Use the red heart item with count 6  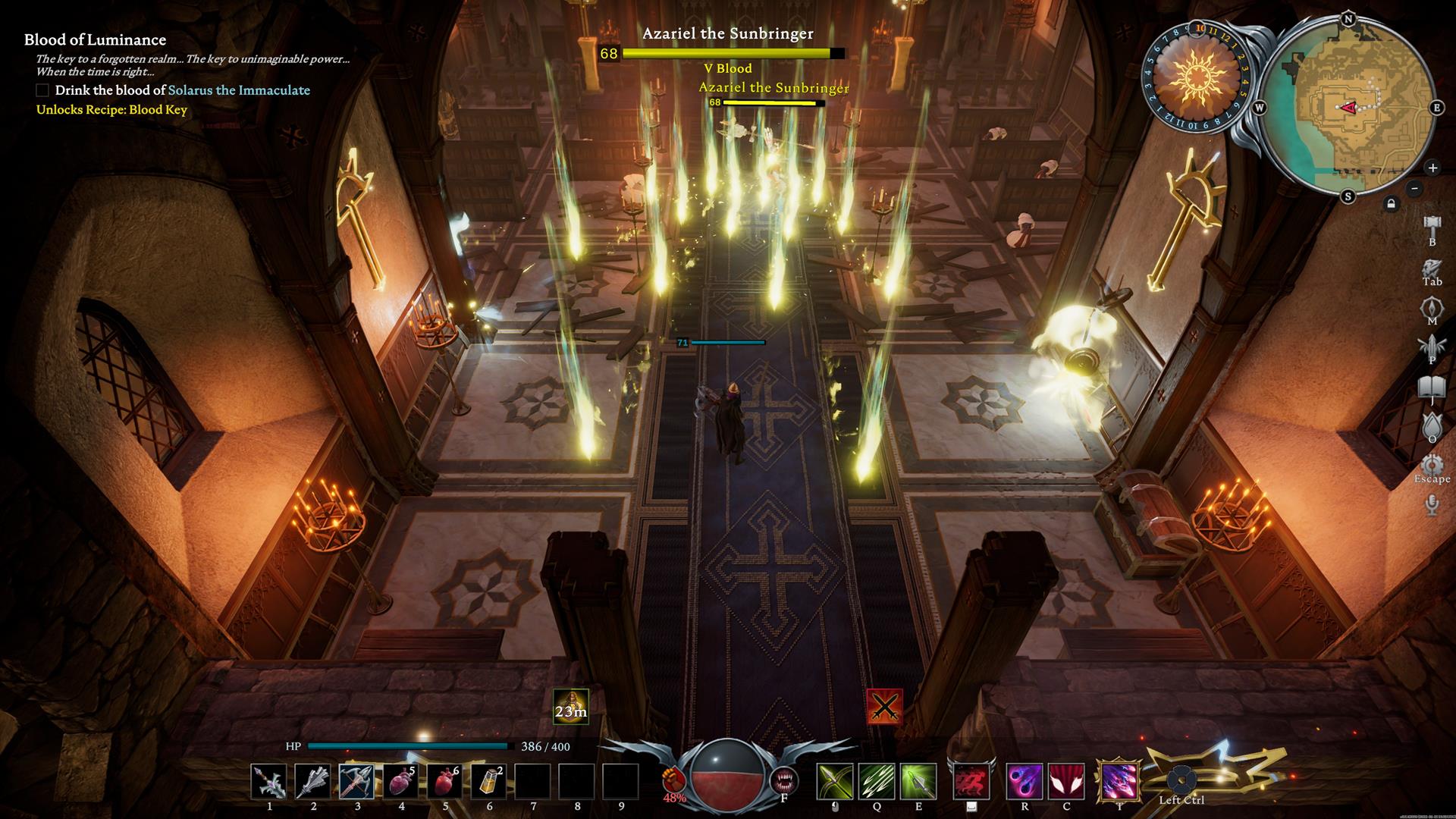pos(445,782)
